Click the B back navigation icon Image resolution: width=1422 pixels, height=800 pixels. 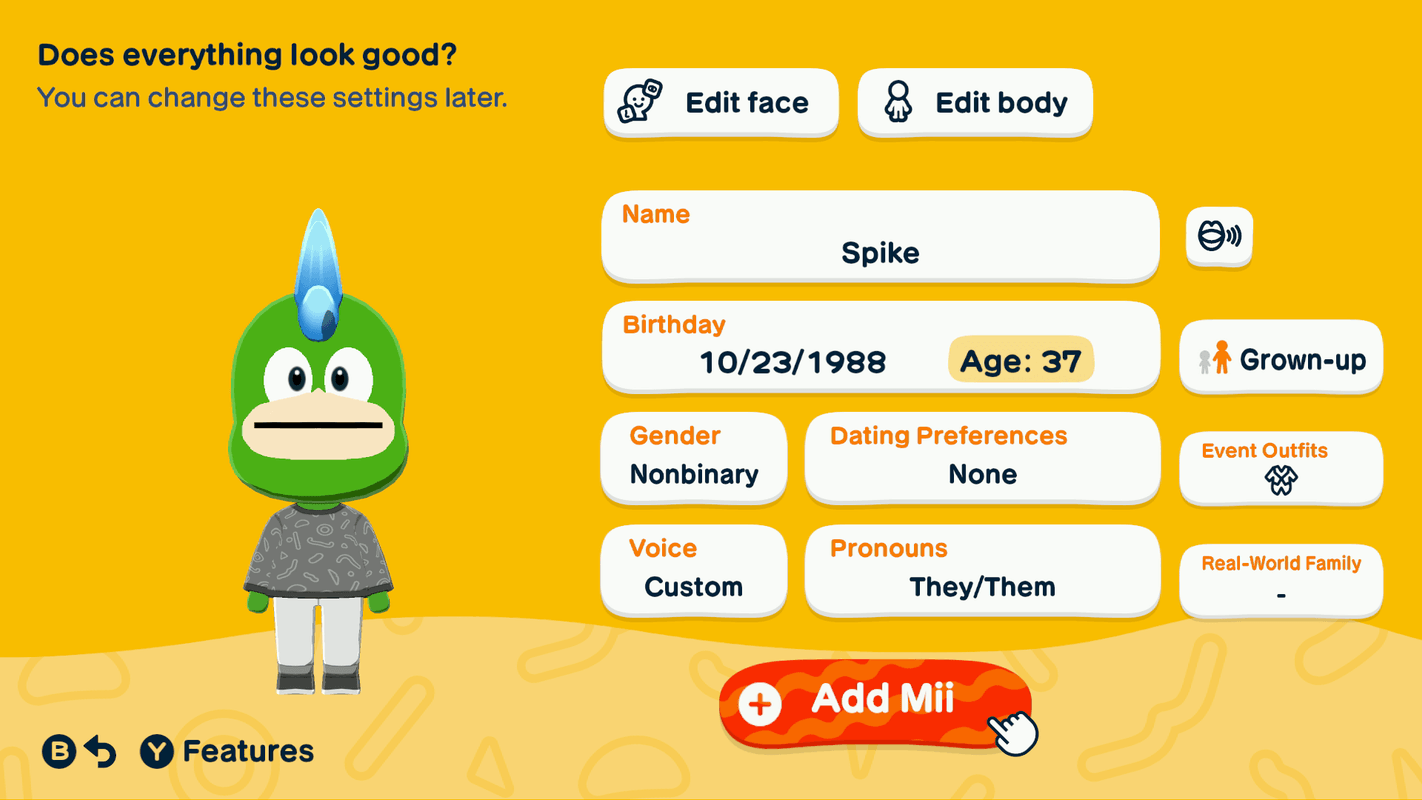pos(57,750)
